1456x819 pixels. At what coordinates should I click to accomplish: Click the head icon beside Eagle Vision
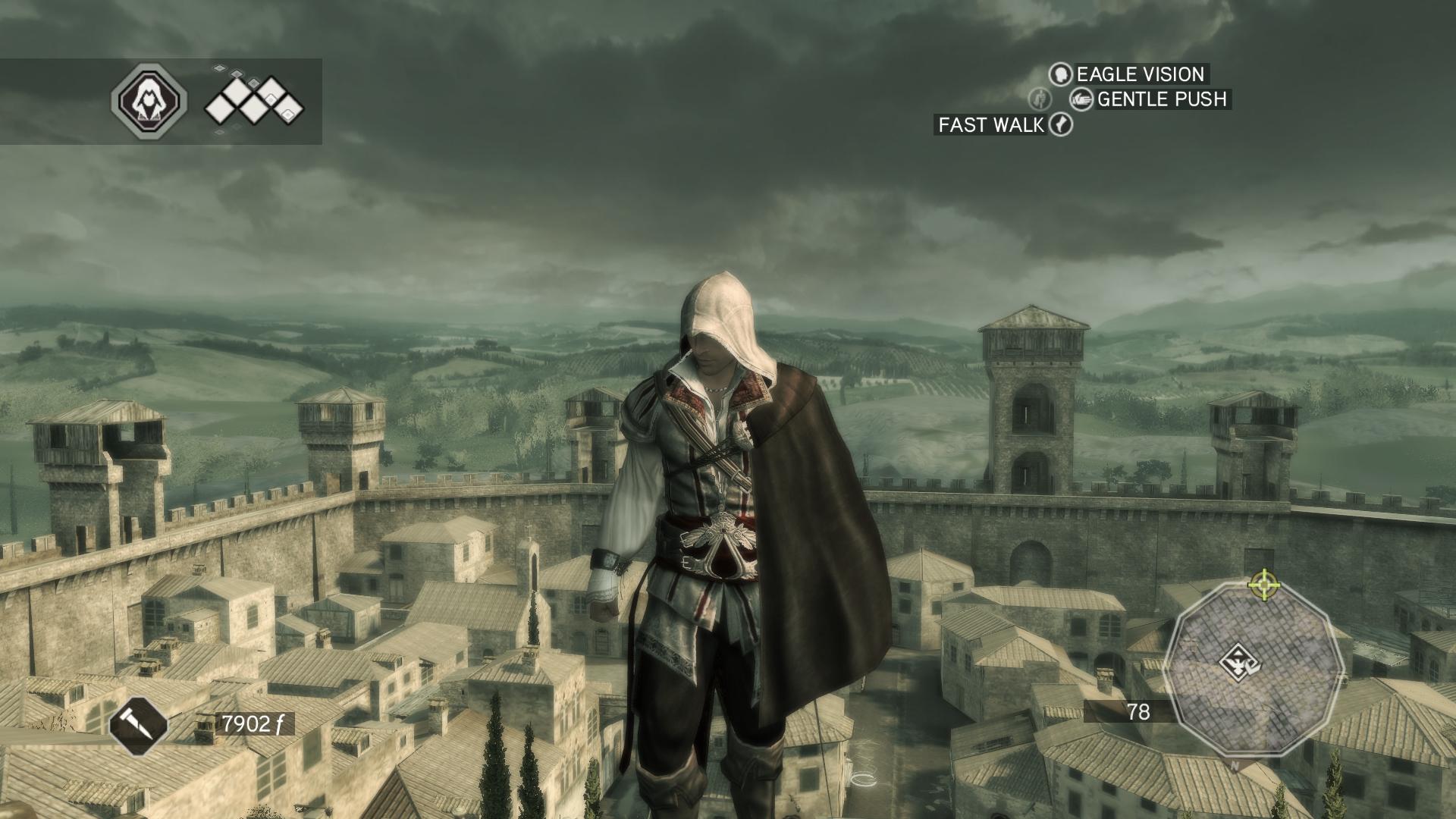(1061, 75)
